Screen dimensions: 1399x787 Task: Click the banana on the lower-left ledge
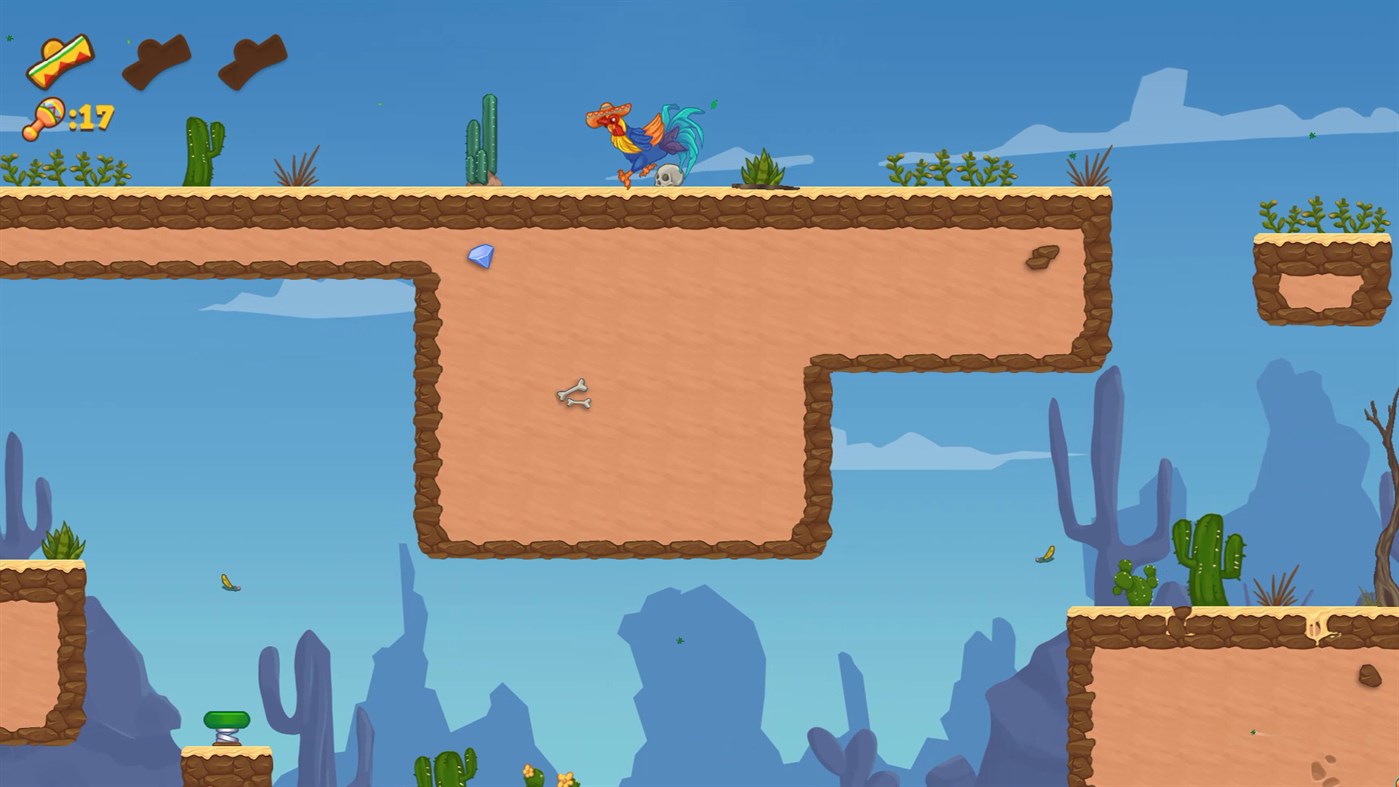[x=228, y=583]
